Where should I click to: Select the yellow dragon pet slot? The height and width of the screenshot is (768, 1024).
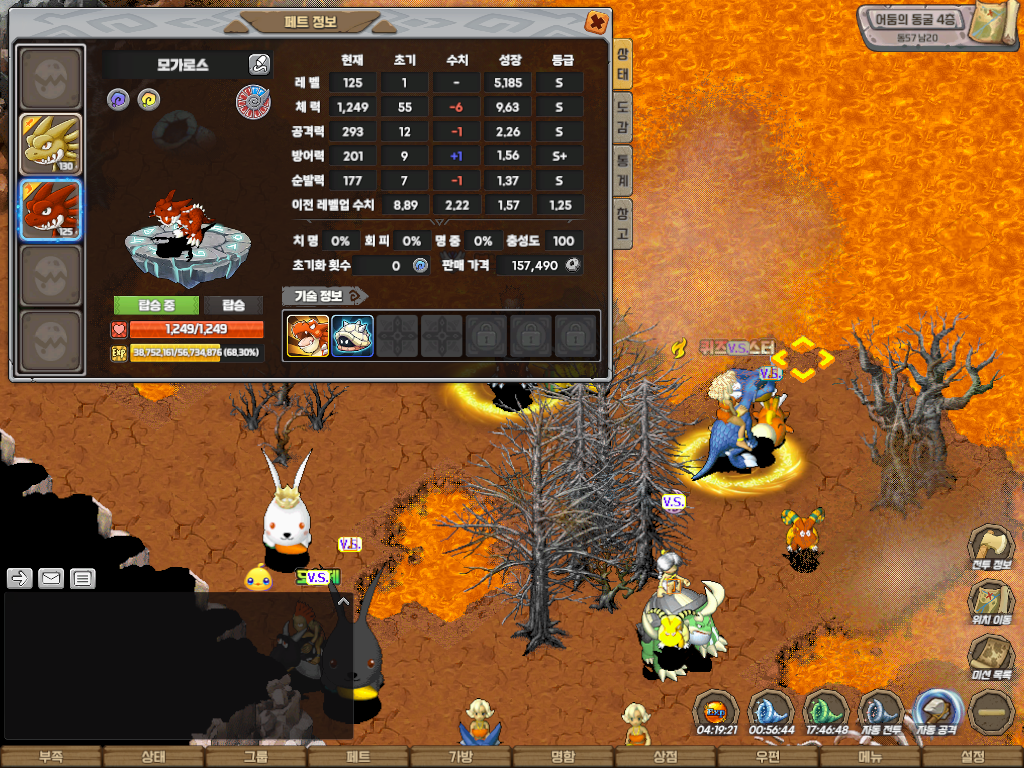[51, 145]
